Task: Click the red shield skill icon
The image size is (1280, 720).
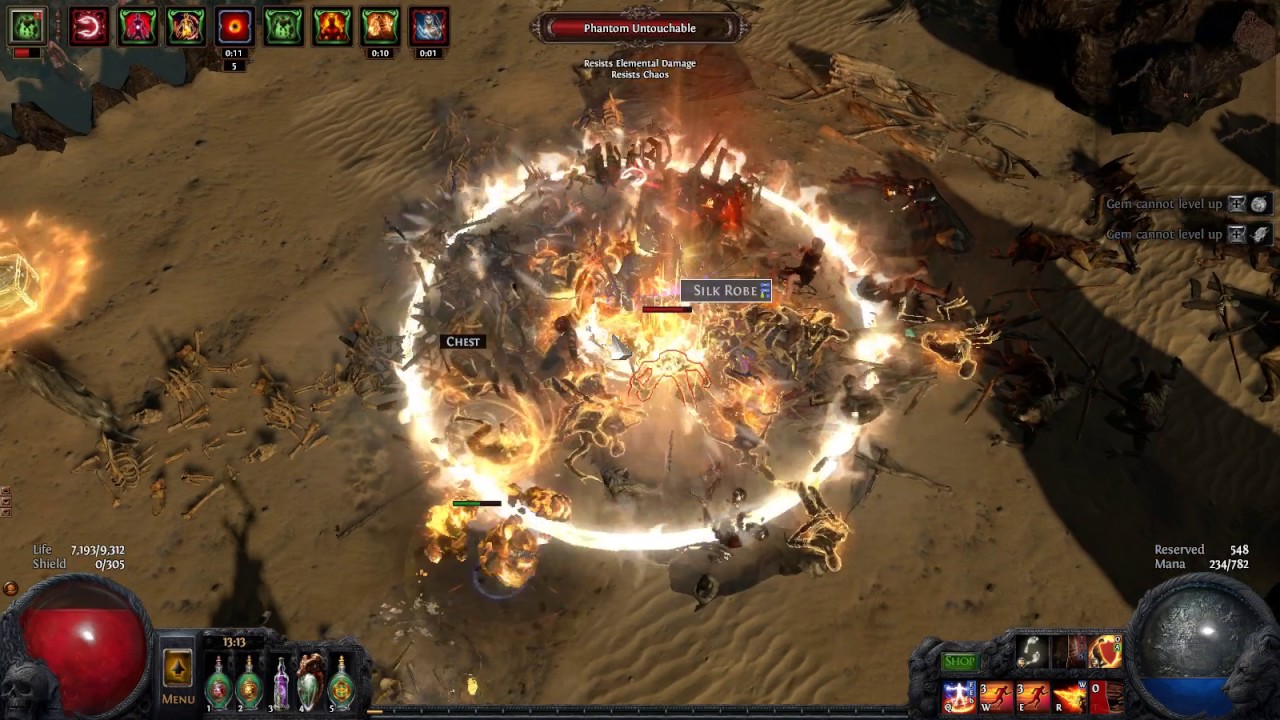Action: point(1105,653)
